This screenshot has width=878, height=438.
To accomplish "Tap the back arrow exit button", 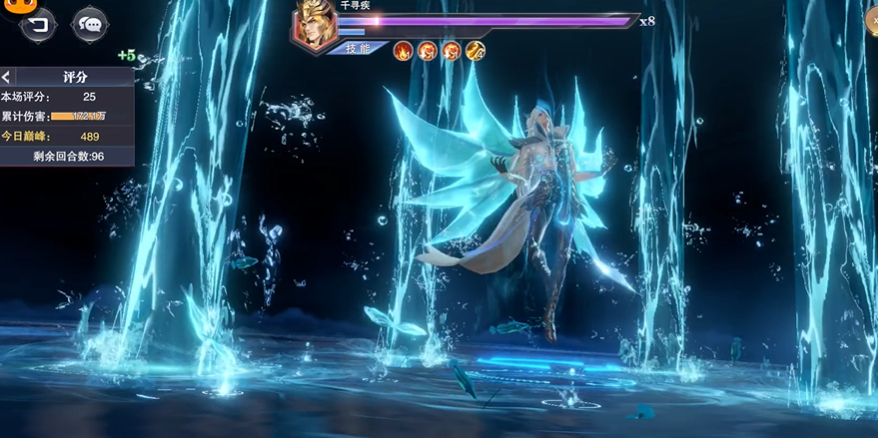I will [39, 25].
